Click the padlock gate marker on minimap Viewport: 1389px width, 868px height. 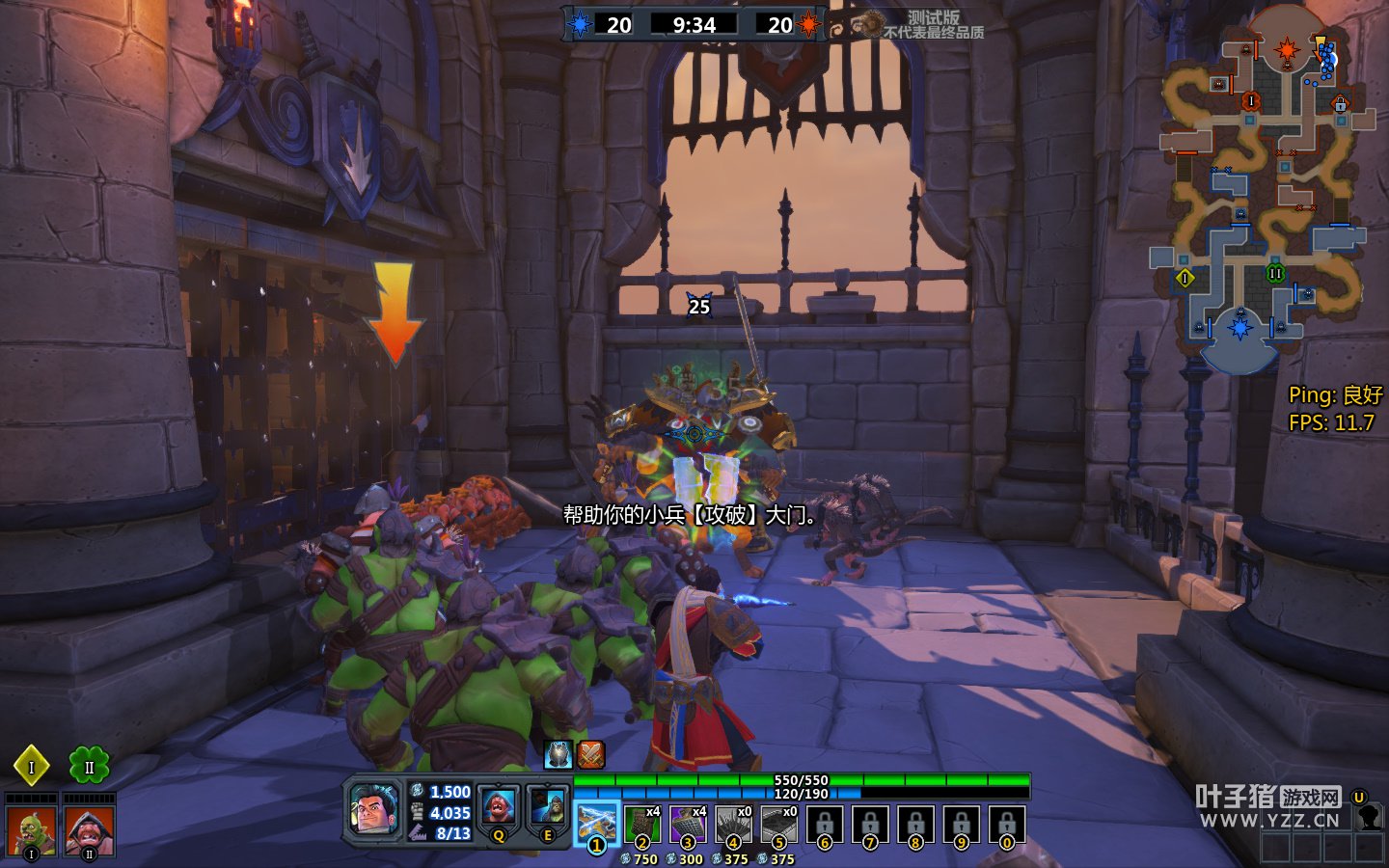tap(1340, 103)
